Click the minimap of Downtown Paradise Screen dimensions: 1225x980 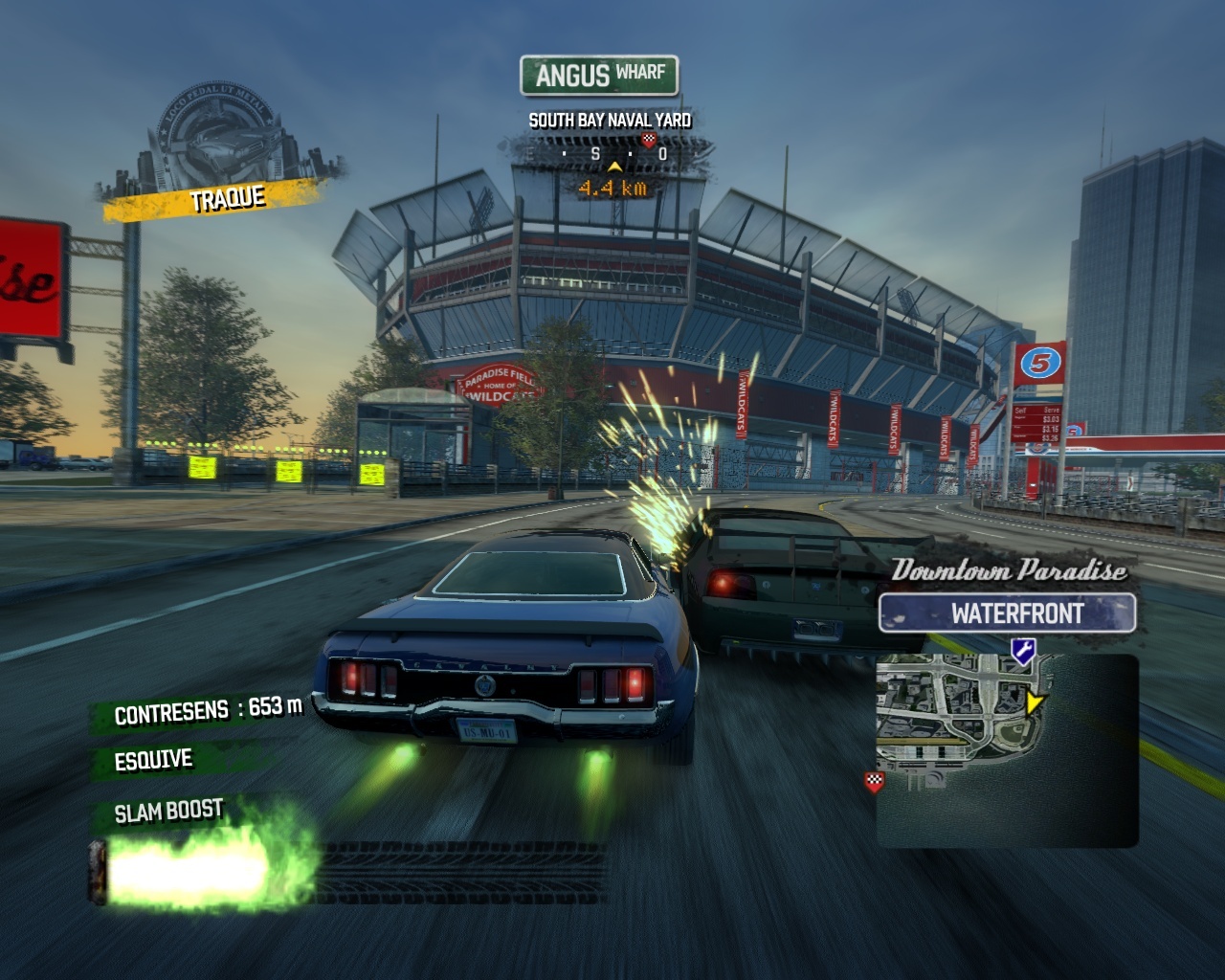click(1007, 750)
